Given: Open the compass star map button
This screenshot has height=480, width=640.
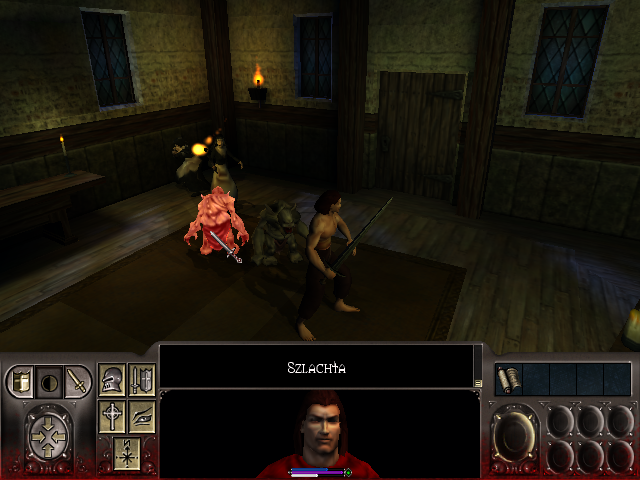Looking at the screenshot, I should (126, 451).
